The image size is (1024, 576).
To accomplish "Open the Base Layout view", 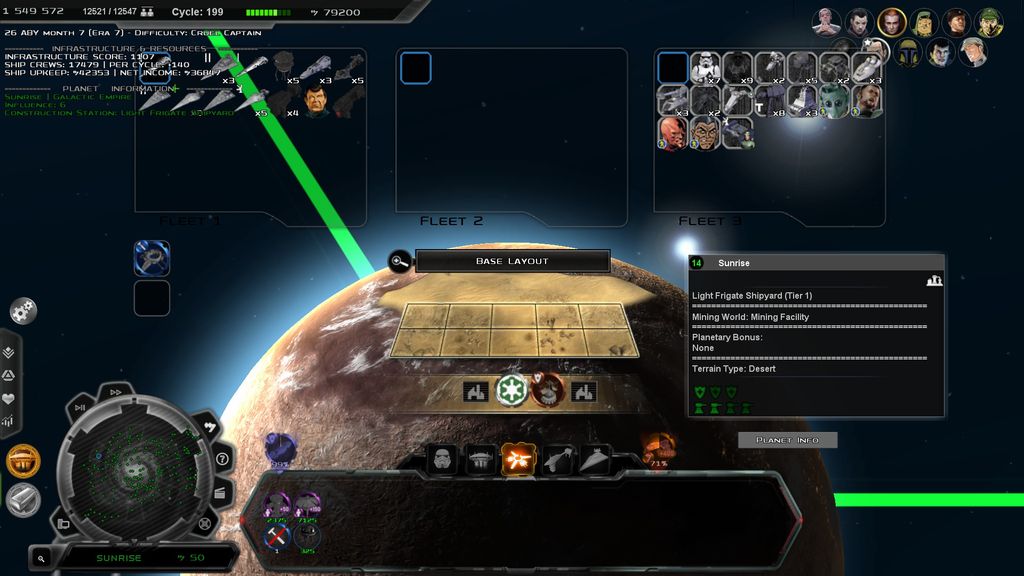I will tap(512, 261).
